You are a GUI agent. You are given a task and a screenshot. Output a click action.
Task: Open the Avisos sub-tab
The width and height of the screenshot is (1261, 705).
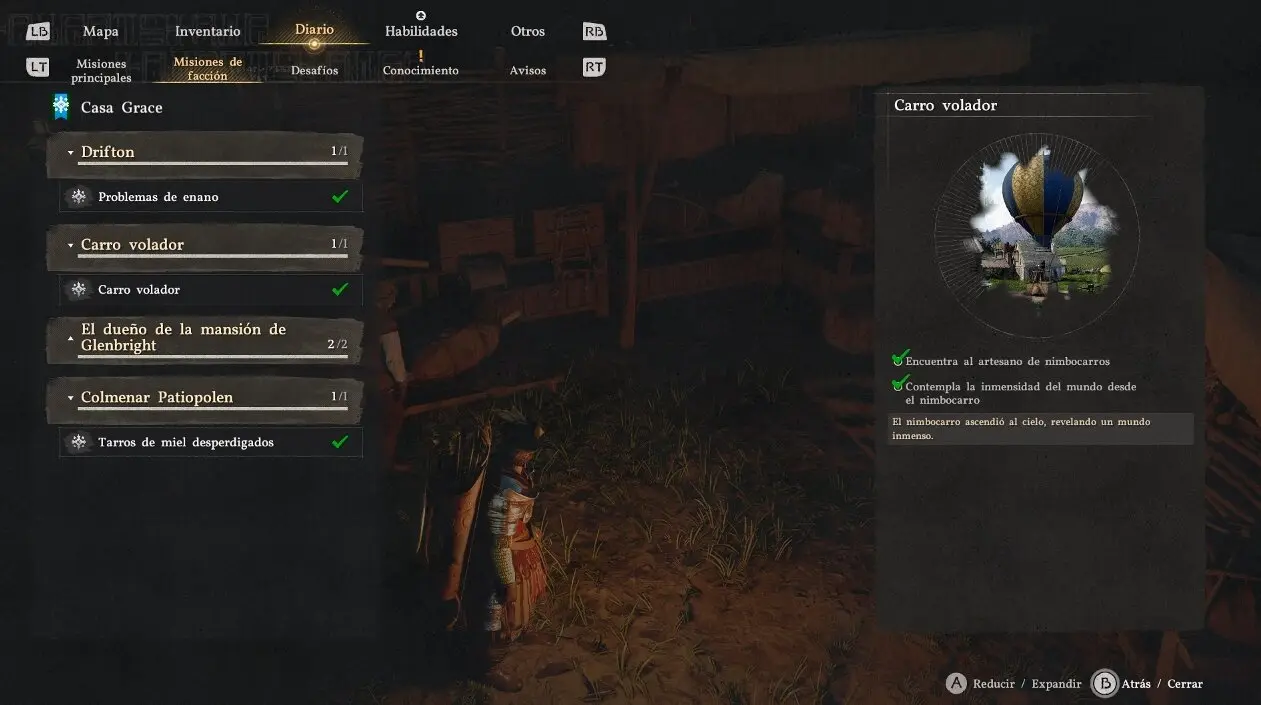(x=527, y=70)
